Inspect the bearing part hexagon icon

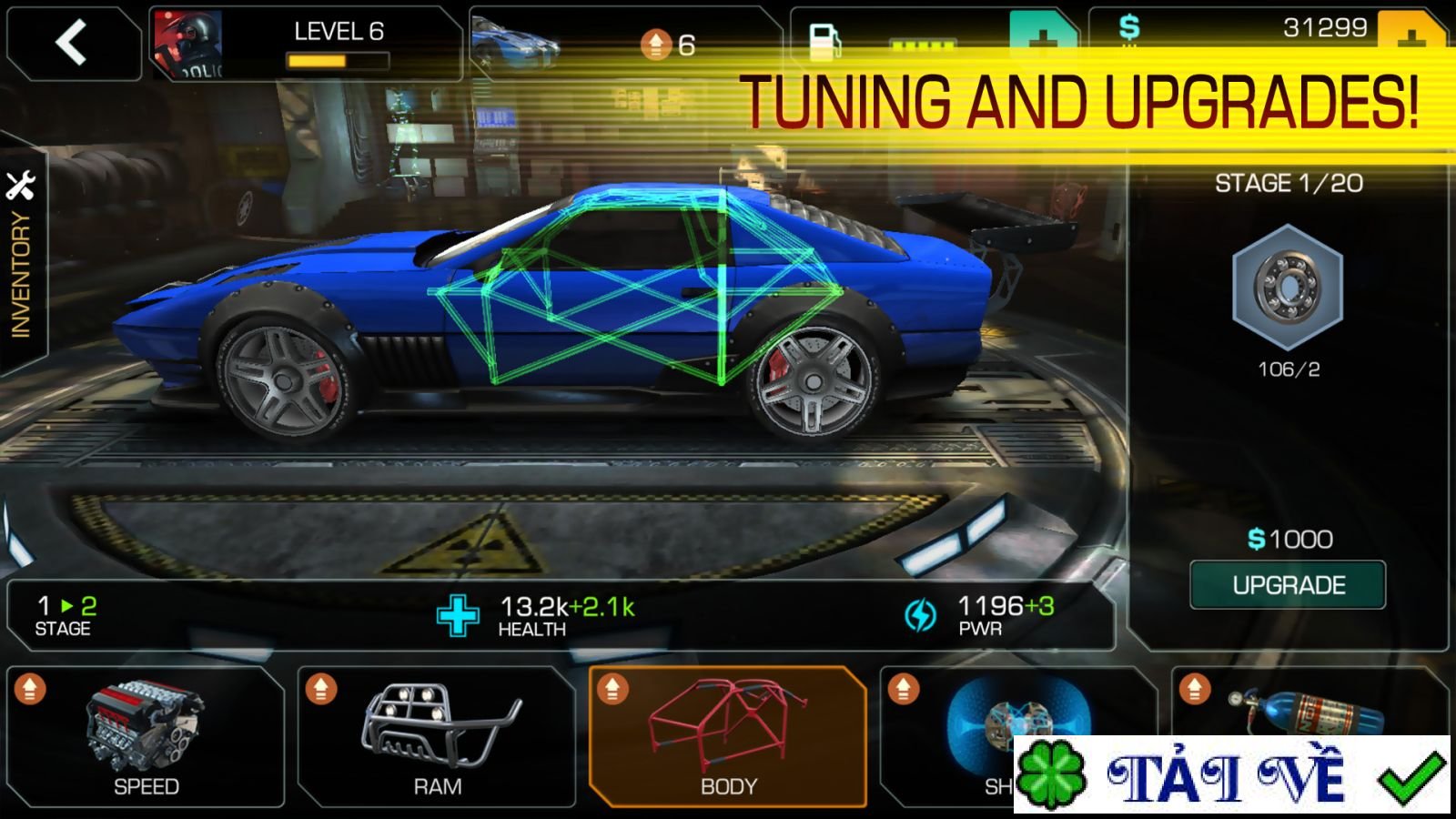1288,288
